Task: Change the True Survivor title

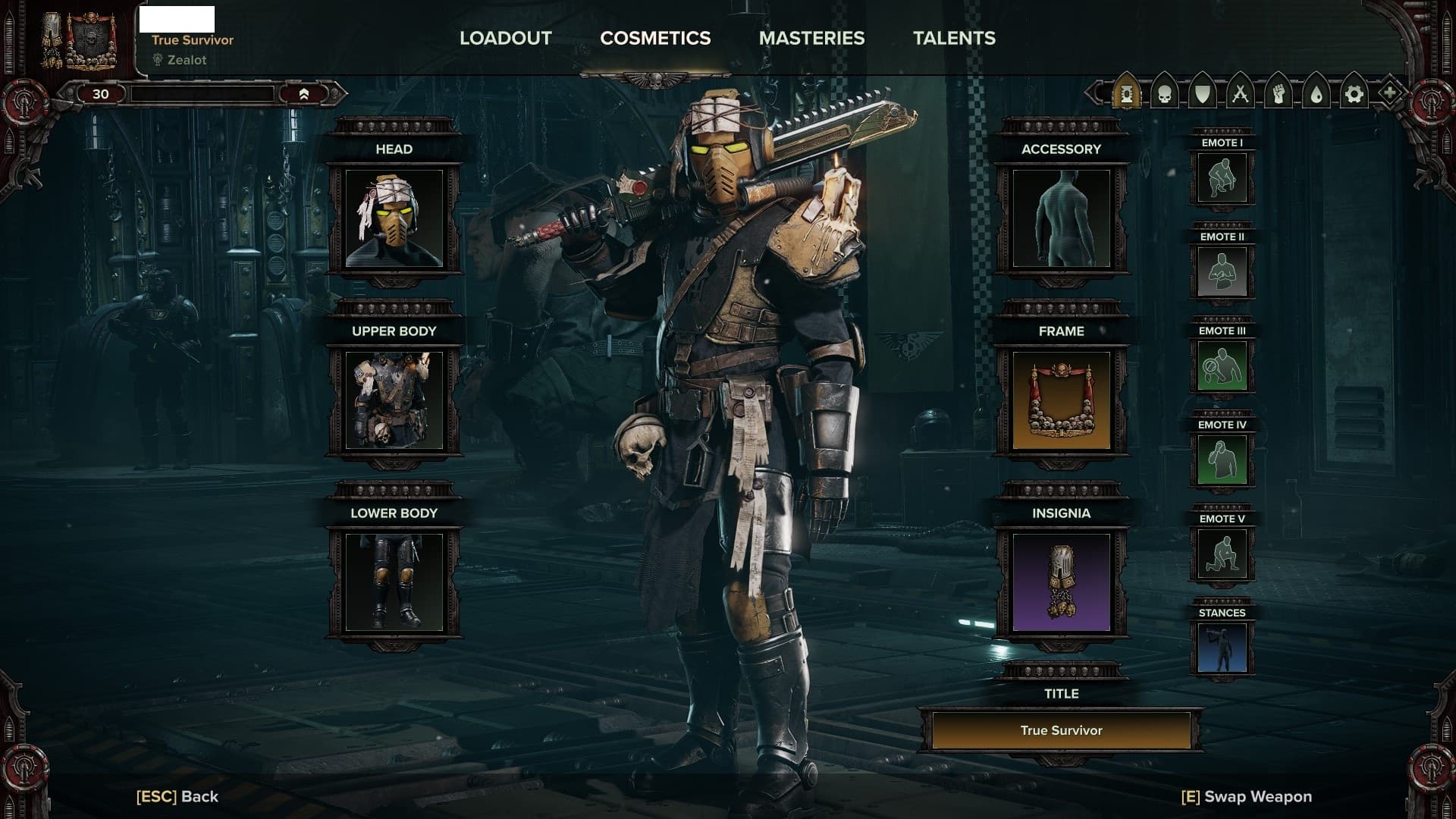Action: coord(1061,730)
